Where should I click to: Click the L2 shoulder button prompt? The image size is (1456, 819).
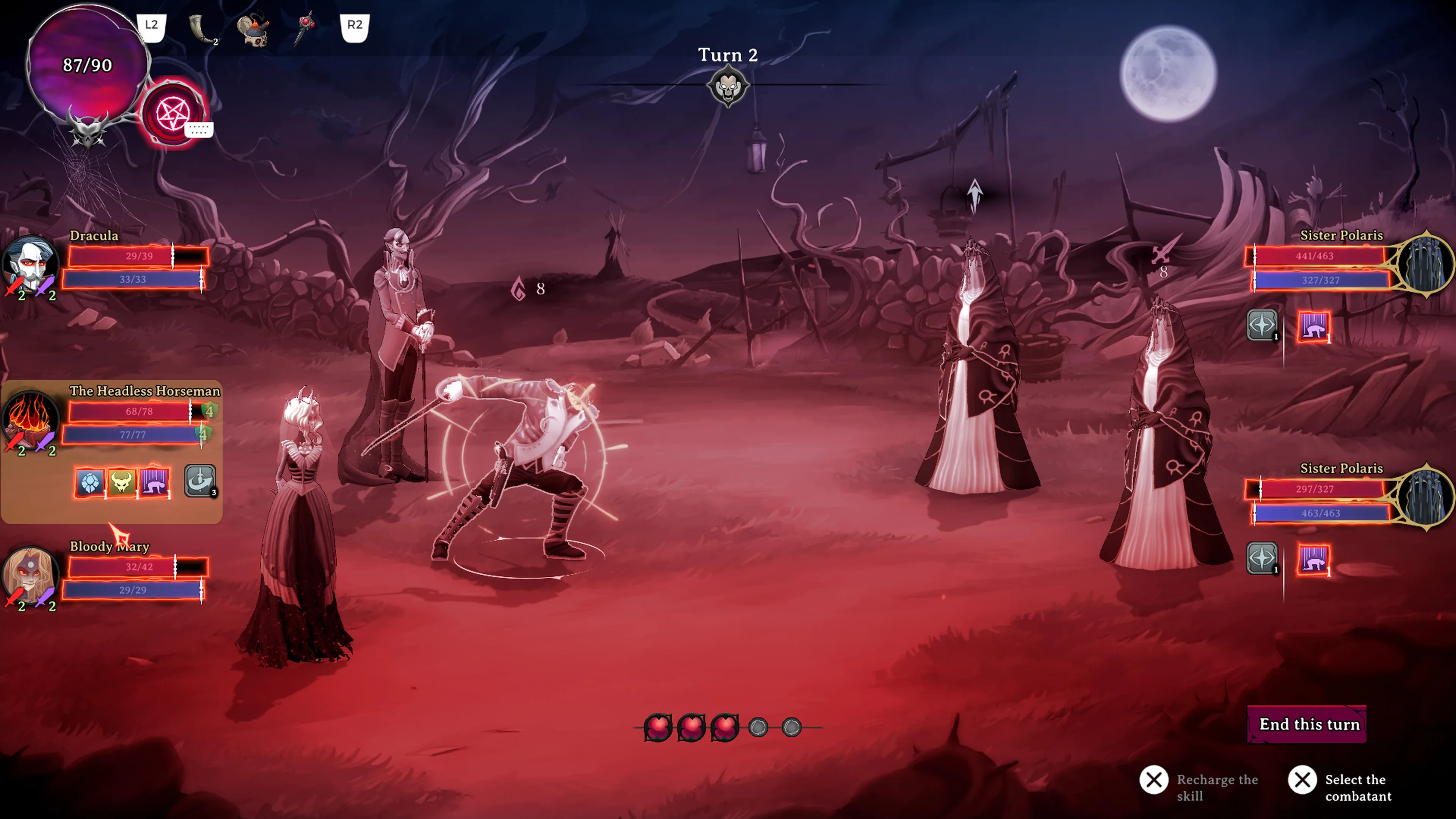click(151, 24)
